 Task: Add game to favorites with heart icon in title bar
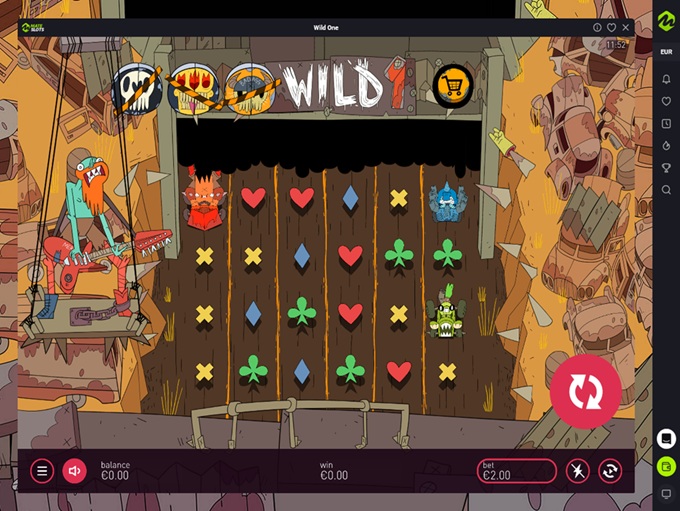pos(611,27)
